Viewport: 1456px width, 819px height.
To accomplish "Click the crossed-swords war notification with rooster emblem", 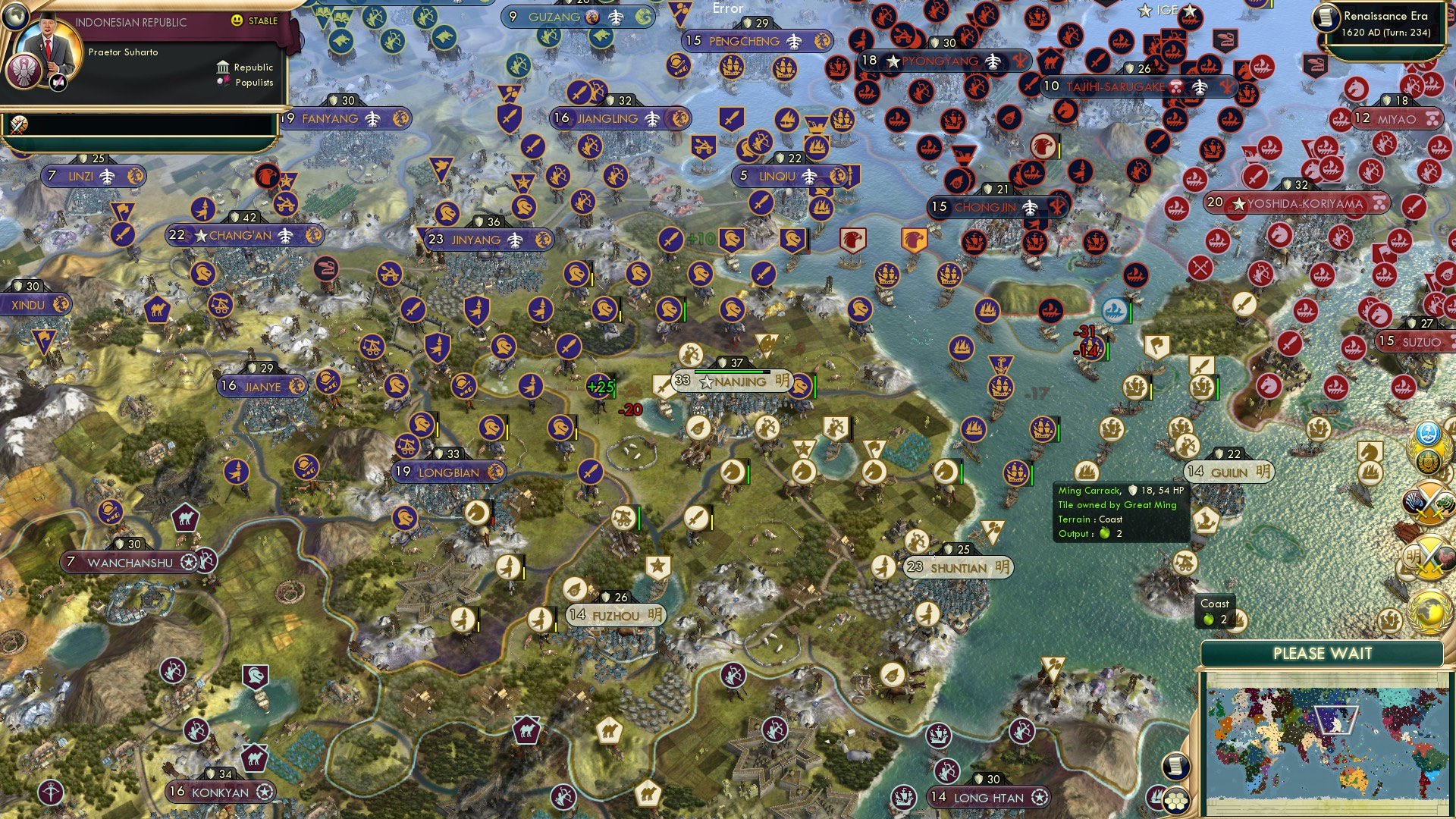I will (1430, 556).
